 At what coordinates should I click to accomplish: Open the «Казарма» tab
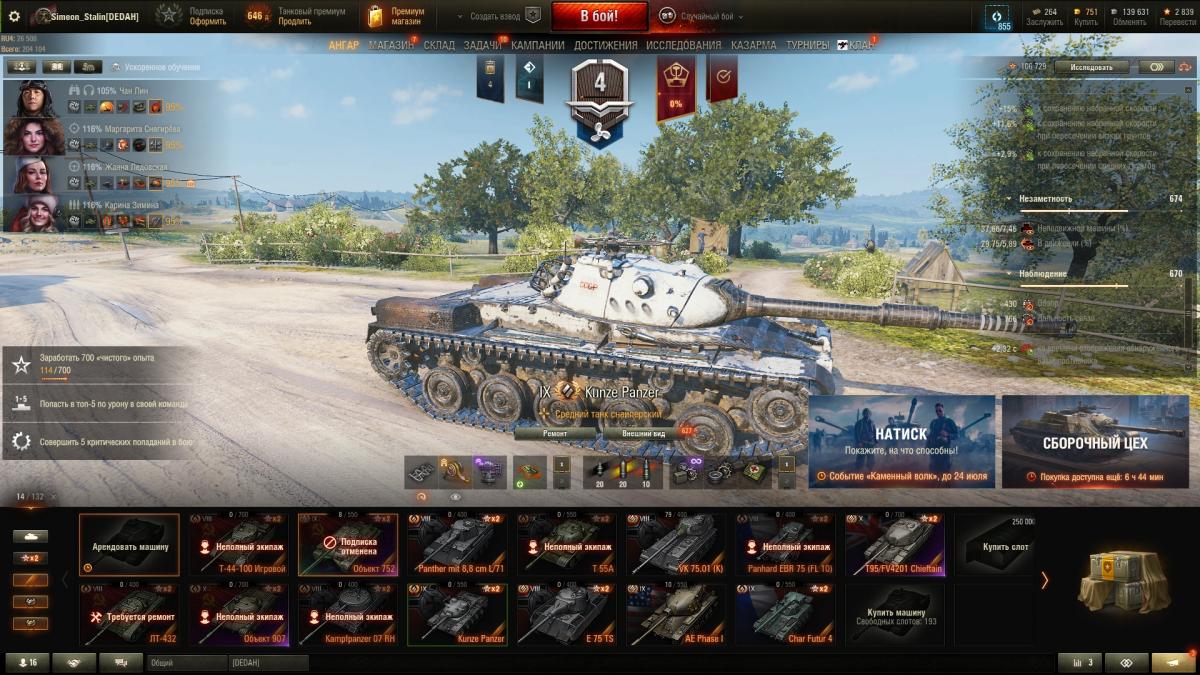[x=753, y=45]
